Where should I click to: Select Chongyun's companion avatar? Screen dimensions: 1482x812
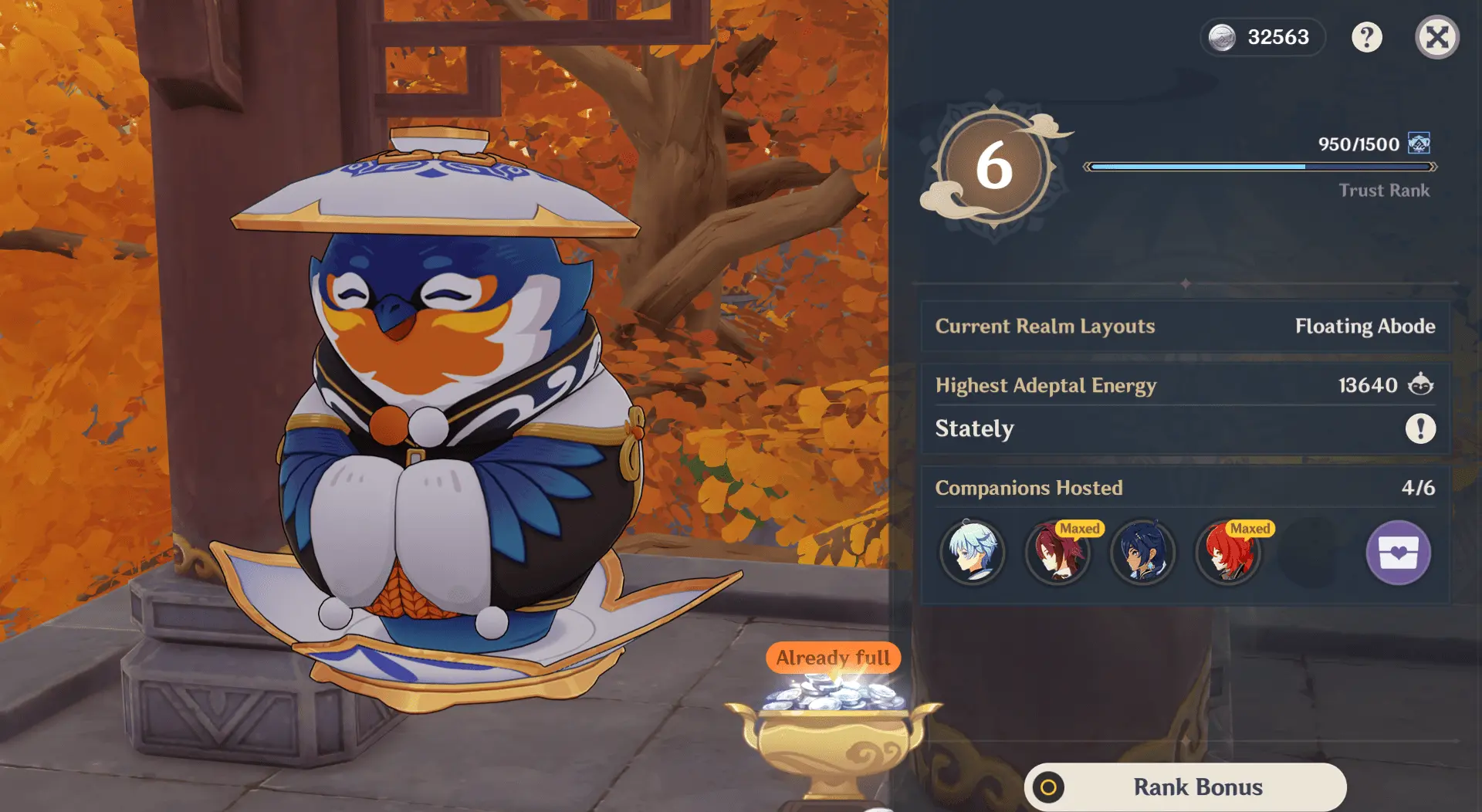coord(973,553)
